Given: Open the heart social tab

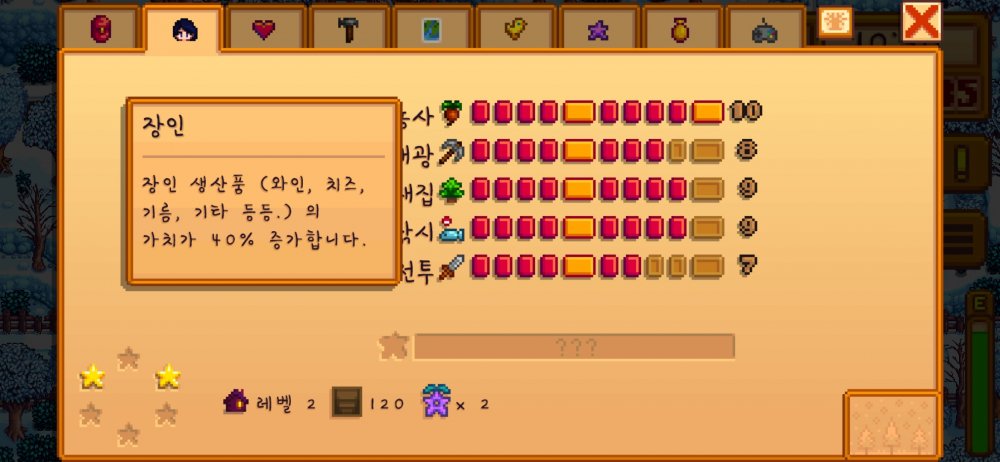Looking at the screenshot, I should (x=264, y=30).
